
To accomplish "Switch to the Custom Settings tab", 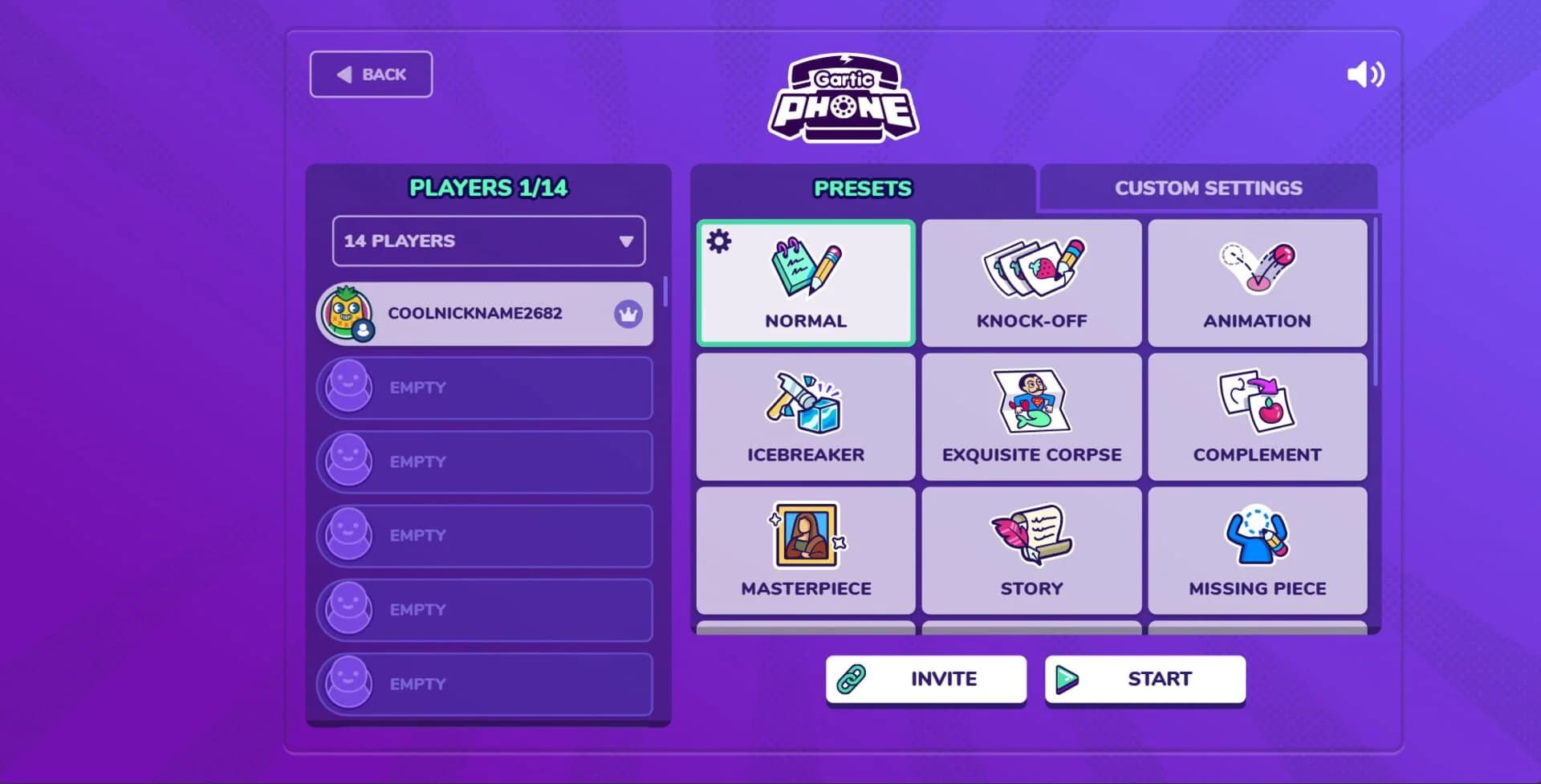I will pyautogui.click(x=1208, y=188).
